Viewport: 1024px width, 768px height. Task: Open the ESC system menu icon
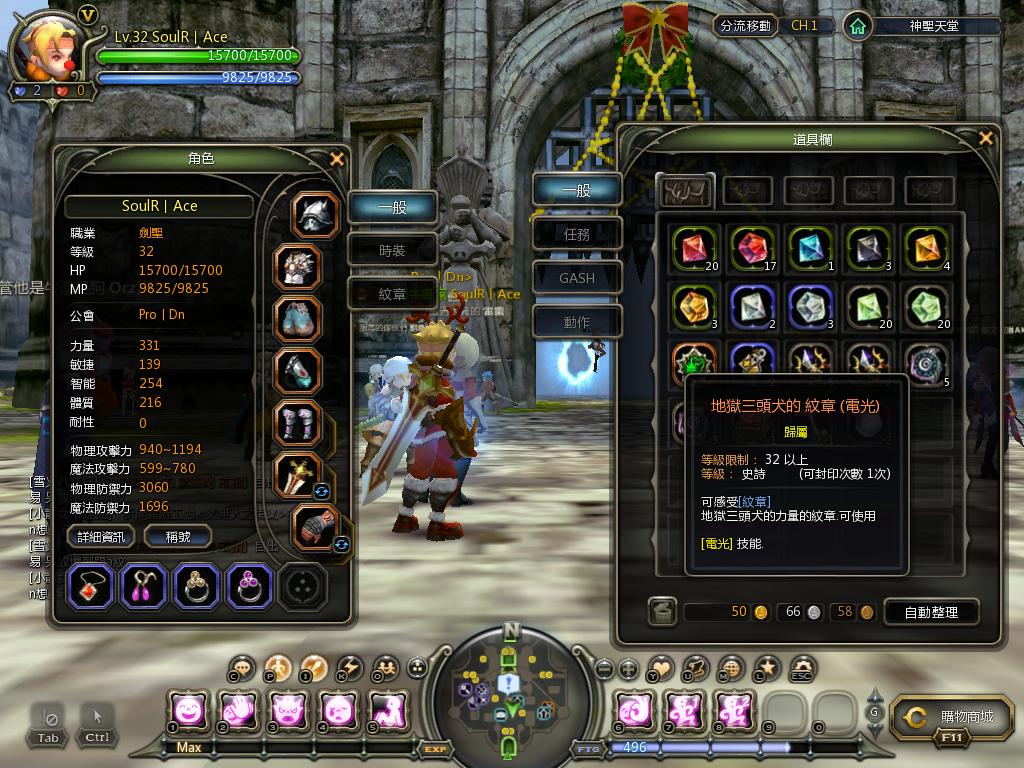point(801,668)
